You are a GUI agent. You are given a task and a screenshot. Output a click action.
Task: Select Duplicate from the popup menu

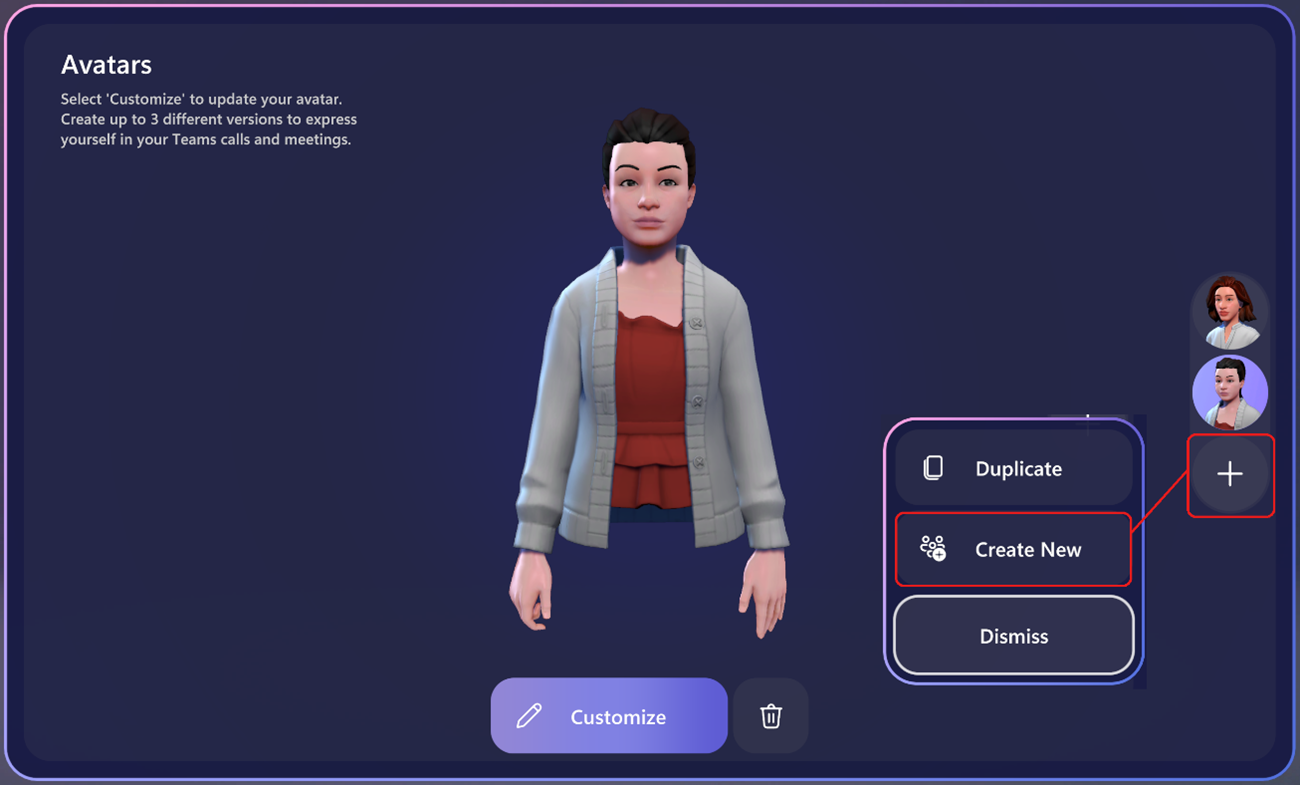(x=1013, y=468)
